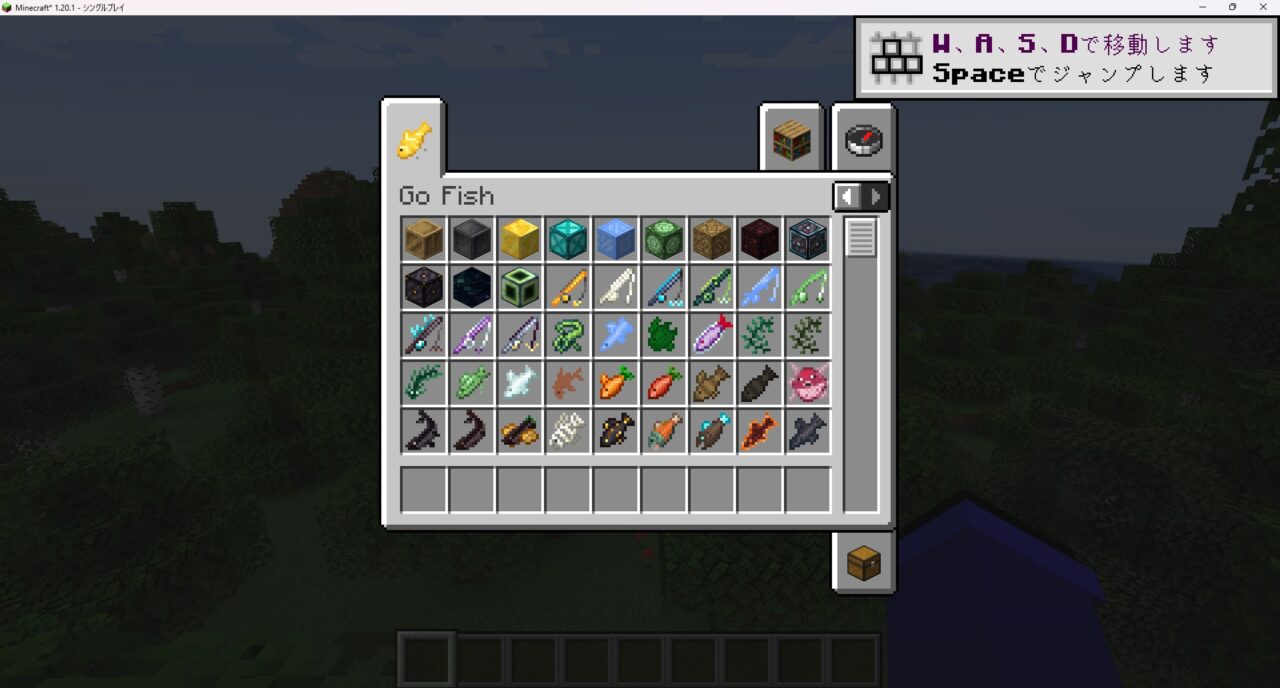Select the pink round blob fish

(x=808, y=383)
